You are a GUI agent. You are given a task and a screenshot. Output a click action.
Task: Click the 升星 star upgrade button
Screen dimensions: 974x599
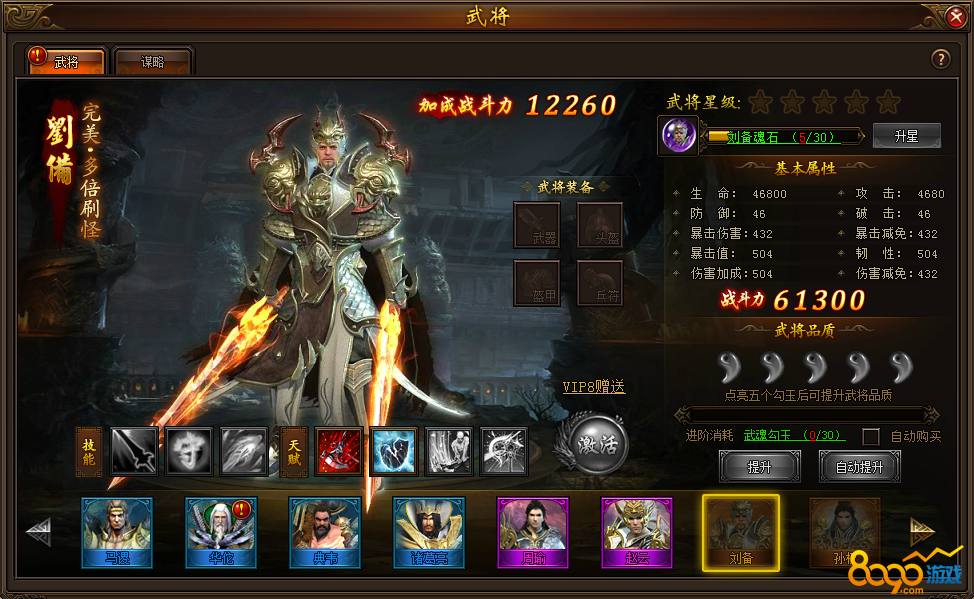click(906, 136)
